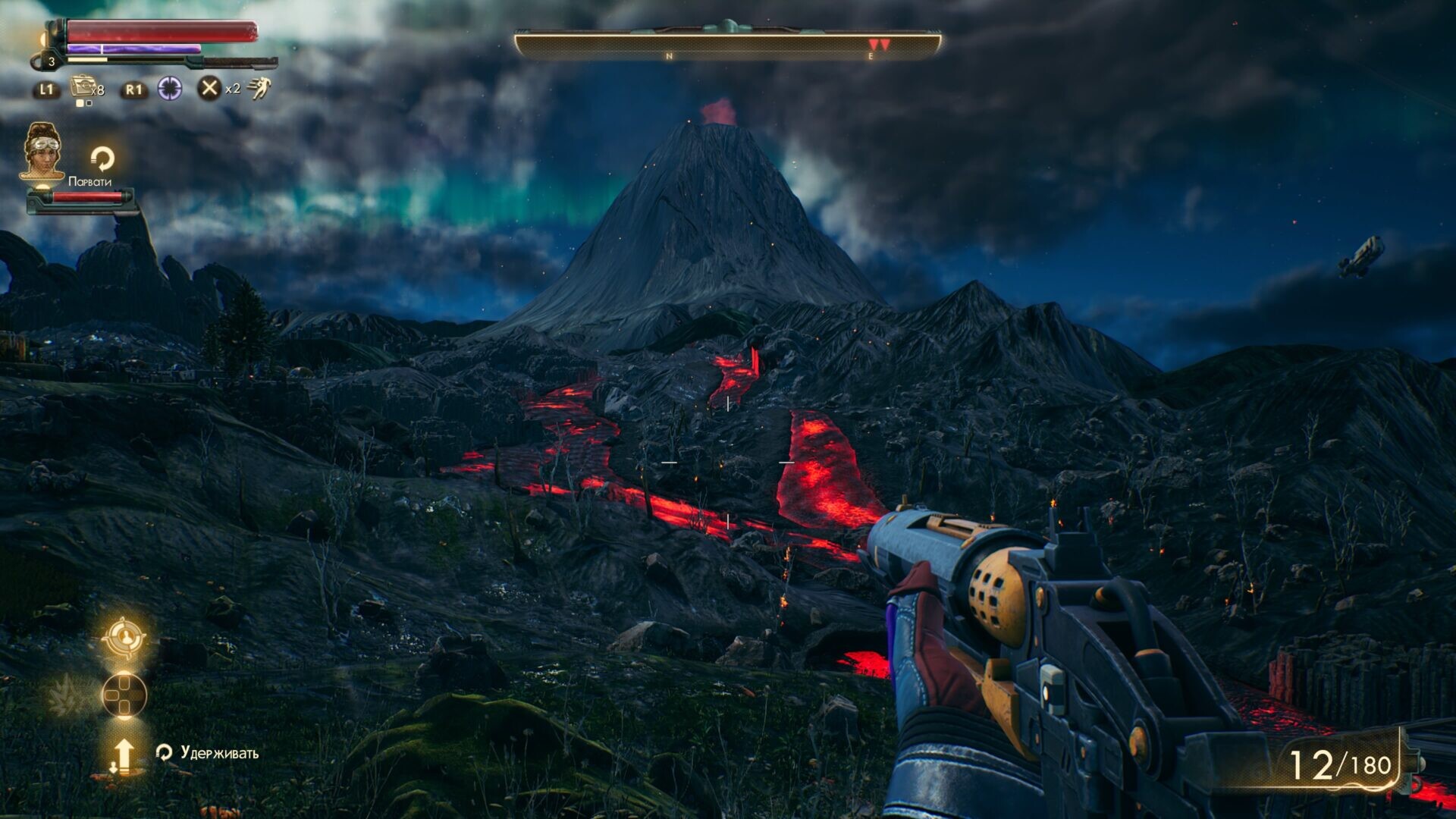Click the compass bar
The height and width of the screenshot is (819, 1456).
coord(727,45)
